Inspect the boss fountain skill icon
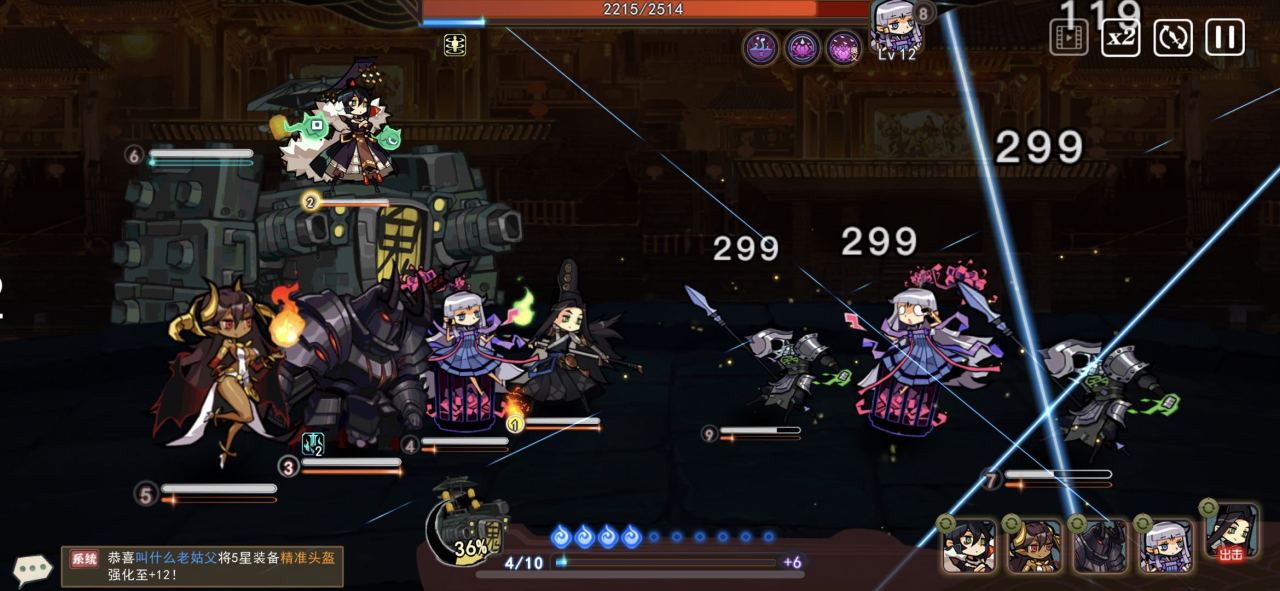Screen dimensions: 1280x591 (761, 48)
